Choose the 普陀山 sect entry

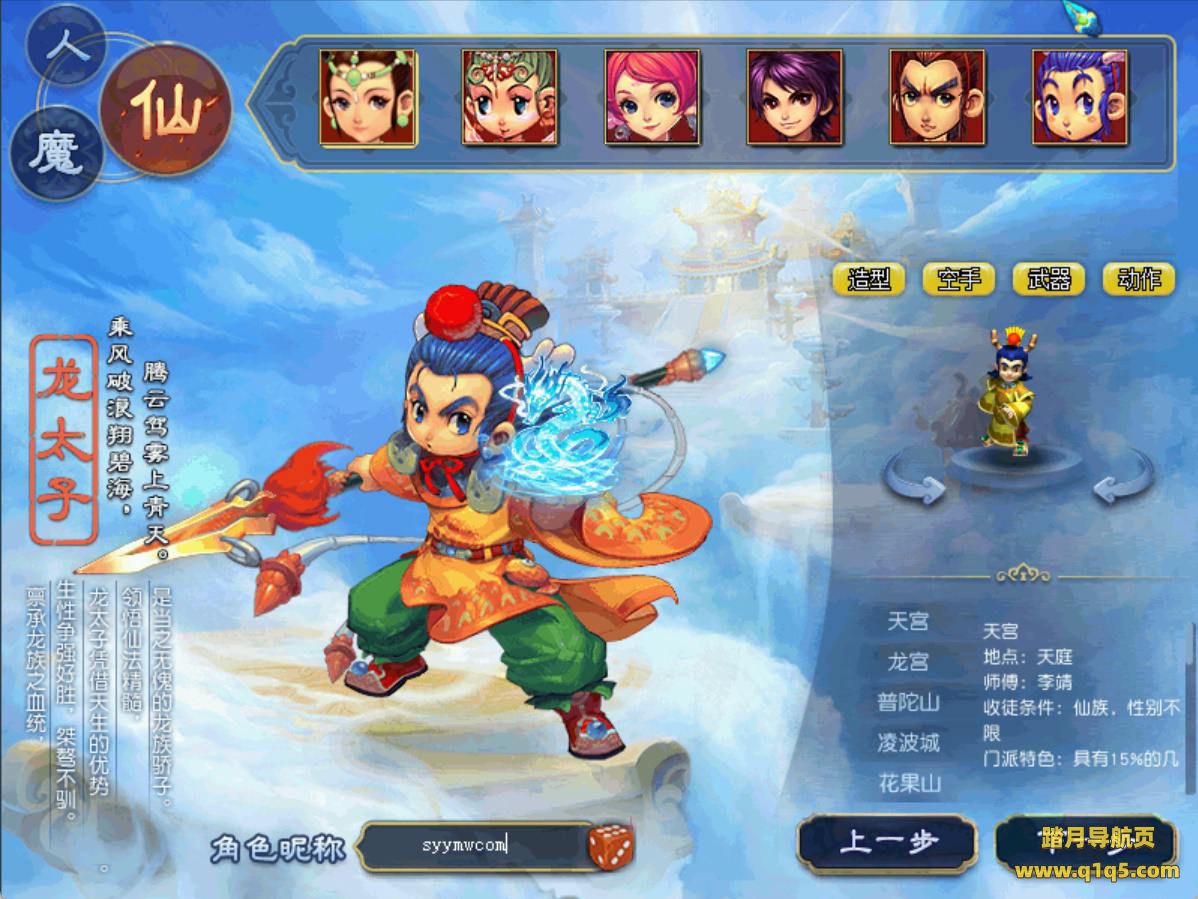coord(908,702)
